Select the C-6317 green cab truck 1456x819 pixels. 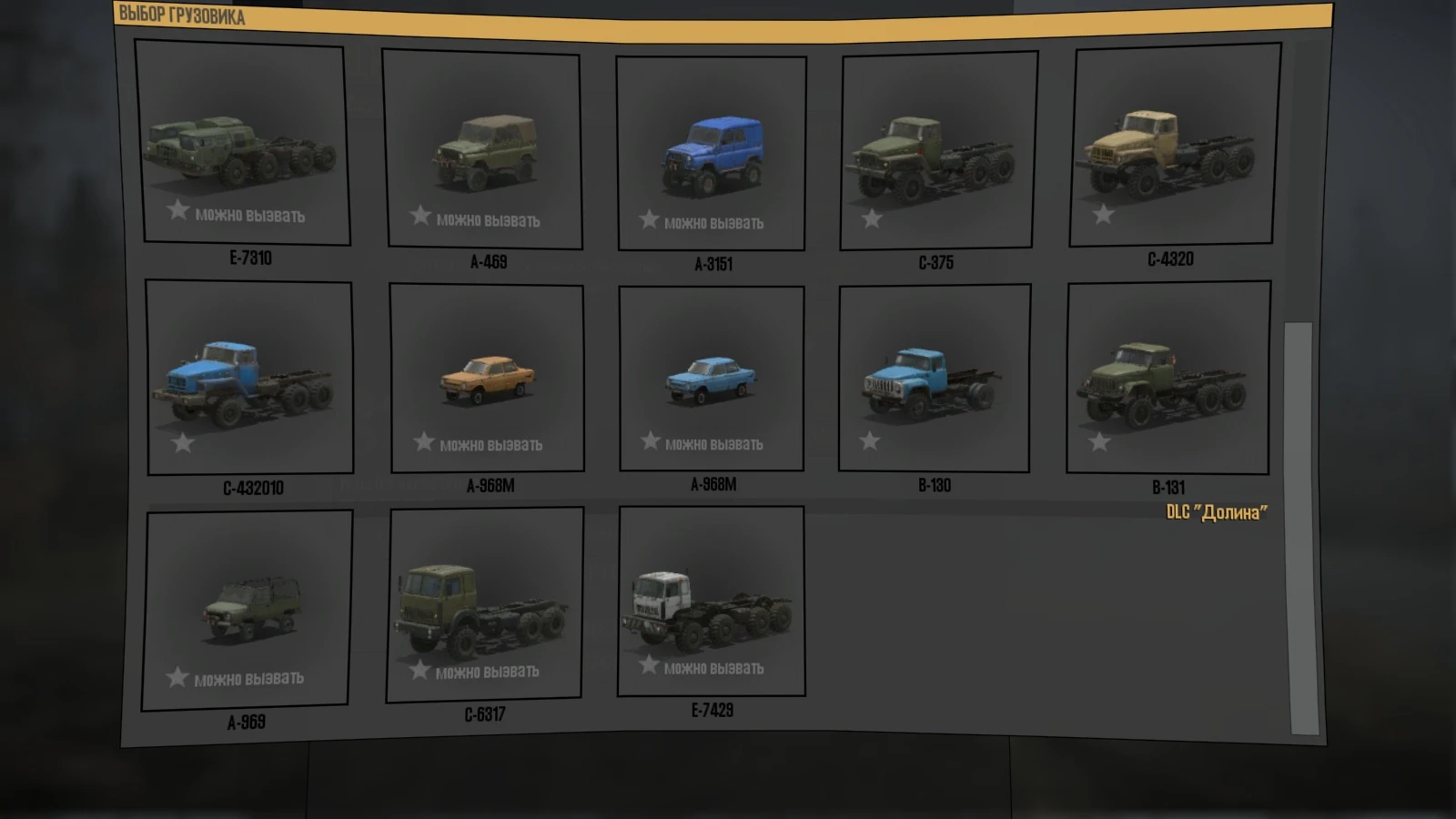point(487,605)
